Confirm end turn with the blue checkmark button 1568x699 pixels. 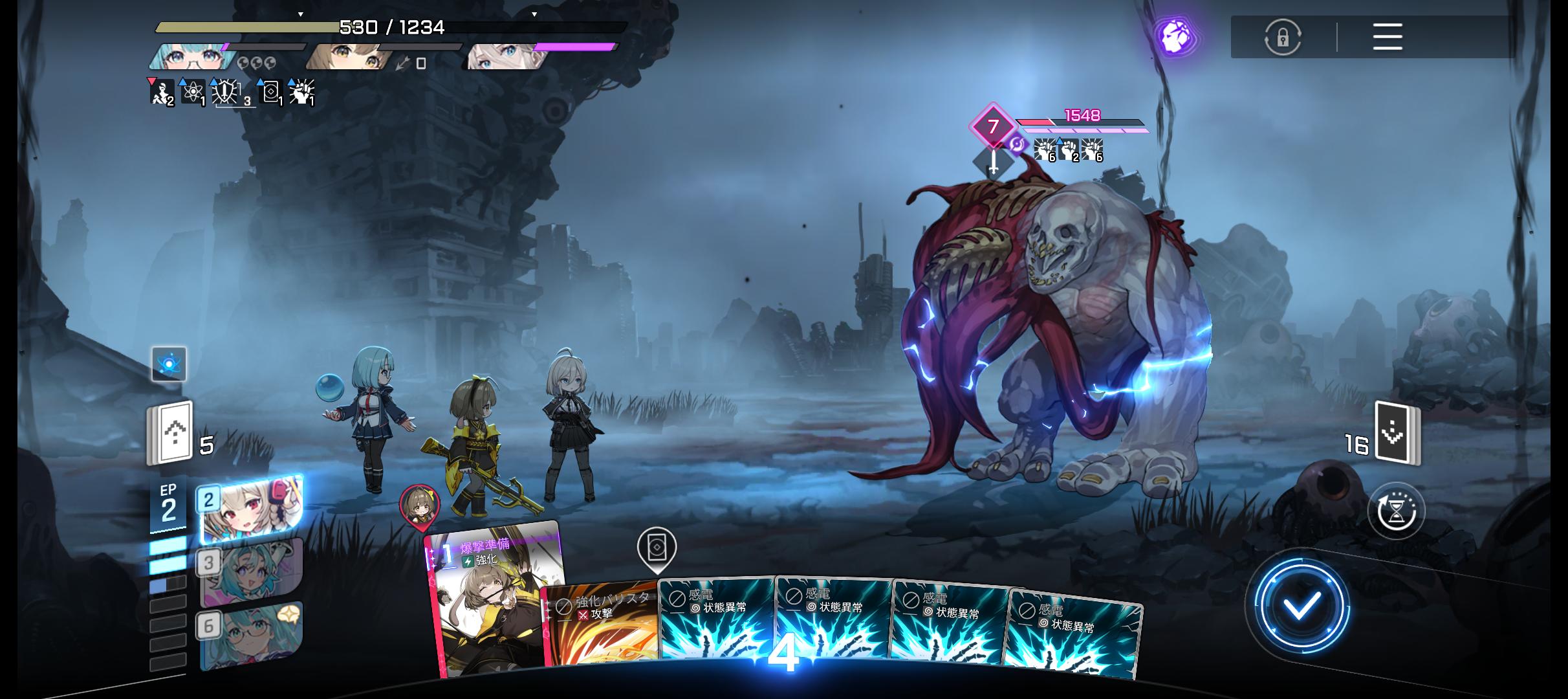tap(1301, 606)
